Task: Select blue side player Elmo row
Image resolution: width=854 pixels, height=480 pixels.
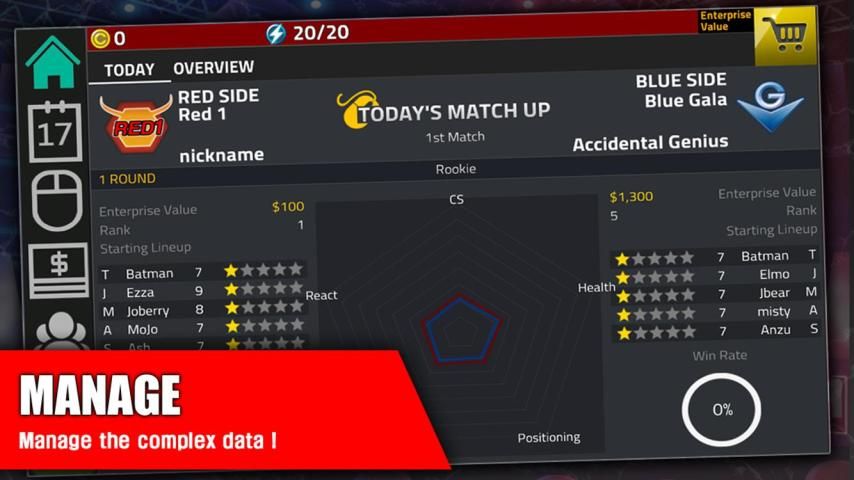Action: (715, 275)
